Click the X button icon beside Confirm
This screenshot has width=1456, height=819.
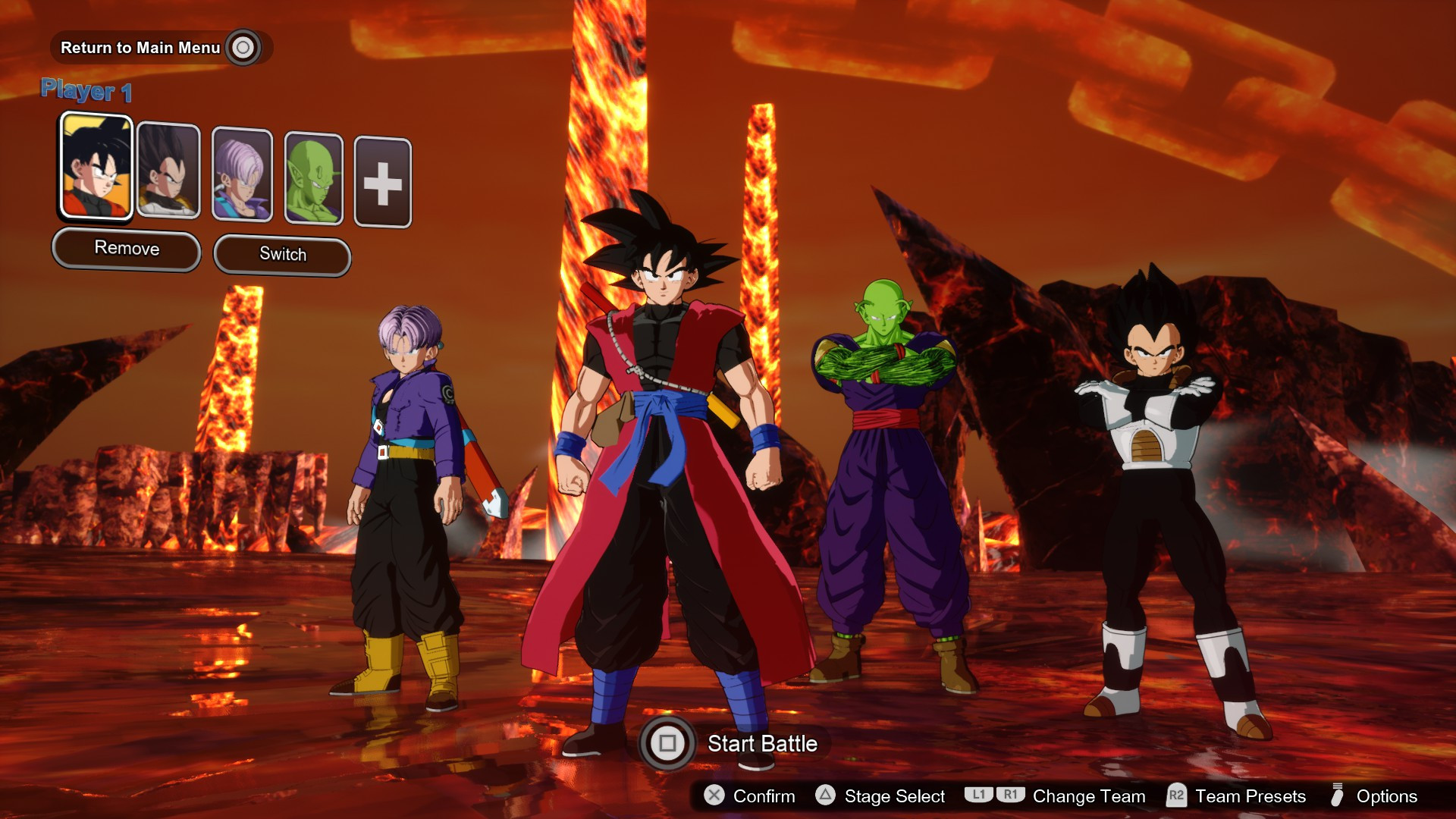point(714,796)
